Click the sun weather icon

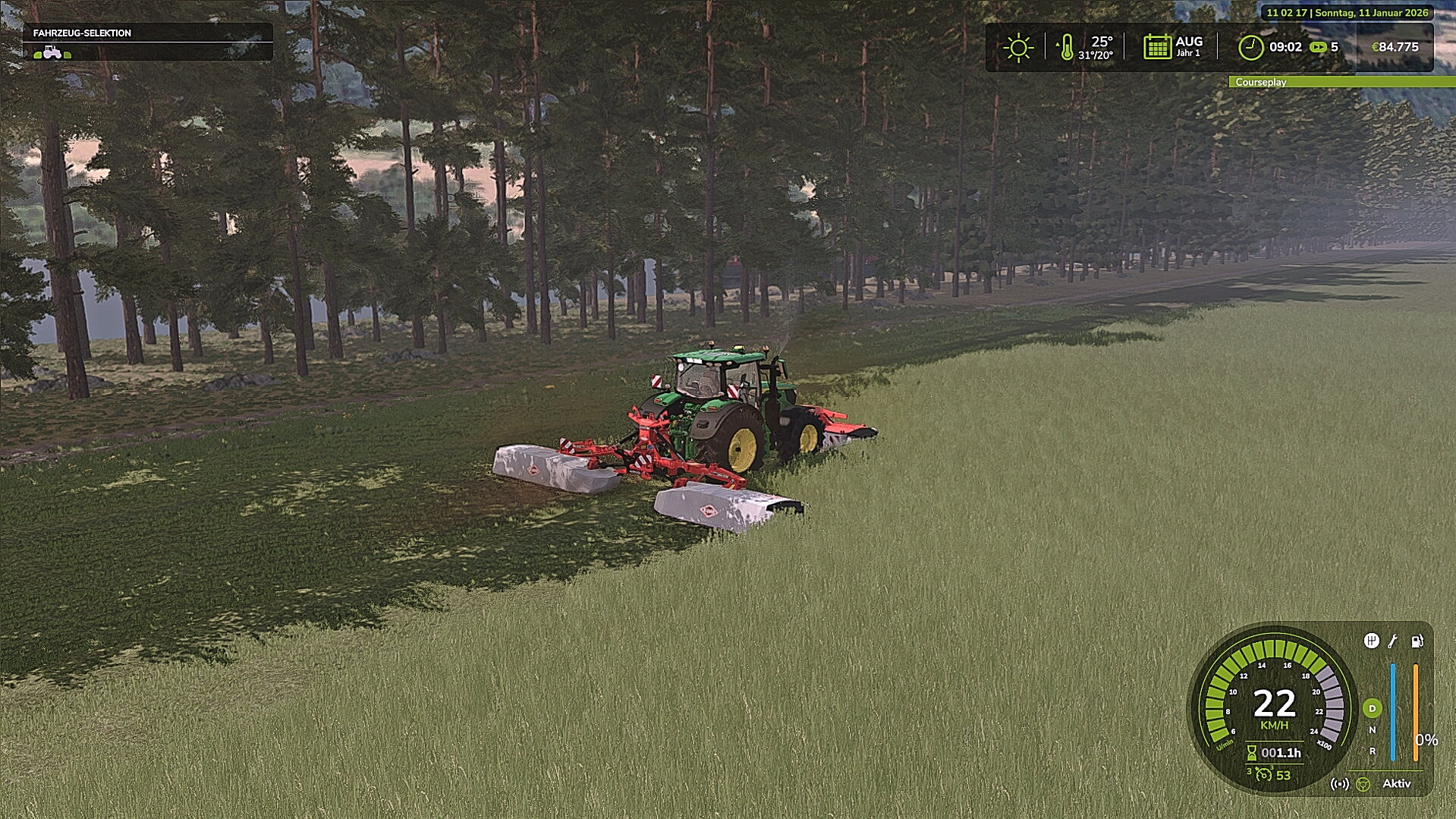[1018, 47]
